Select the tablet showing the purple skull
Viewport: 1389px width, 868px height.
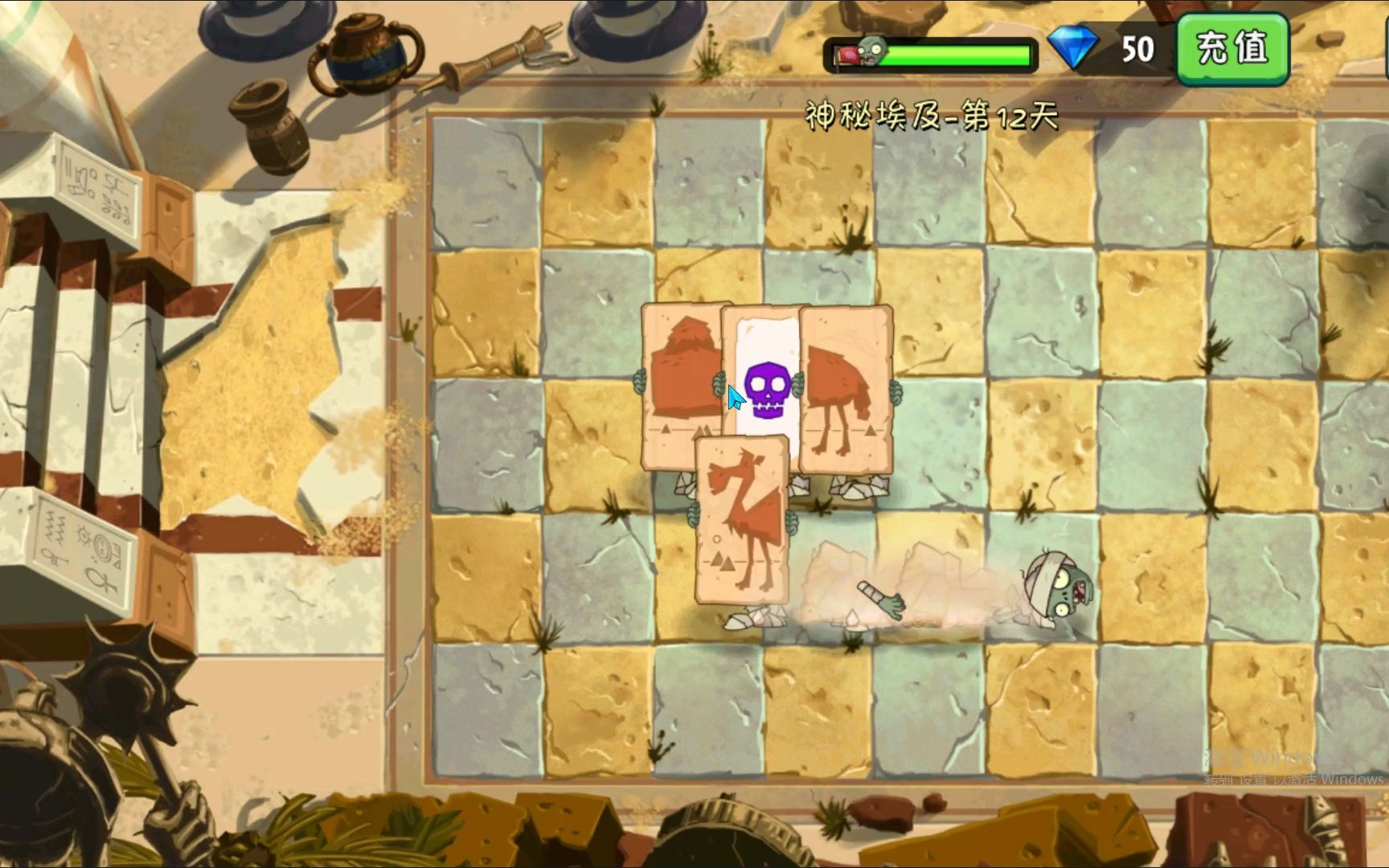(762, 378)
